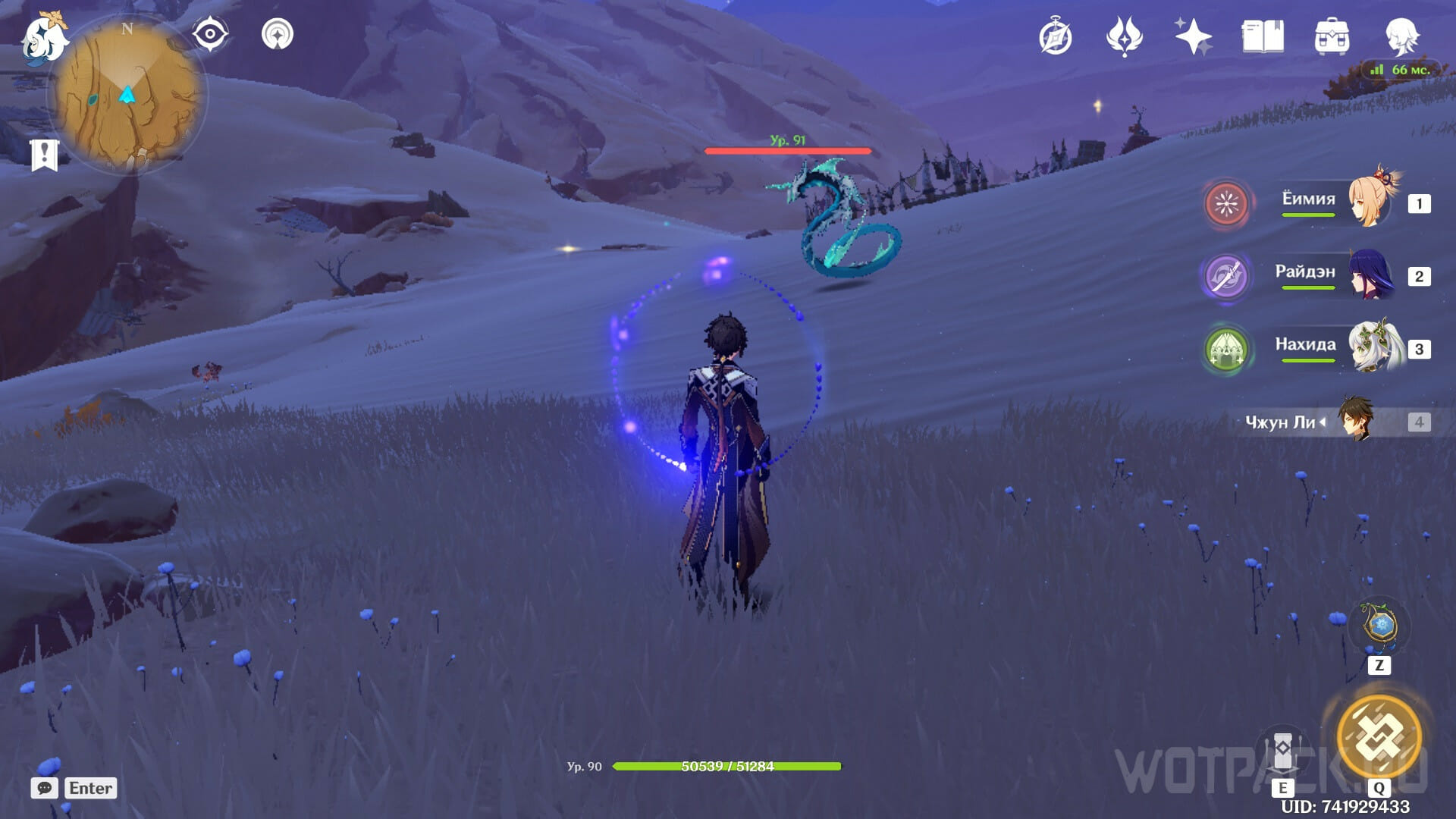This screenshot has height=819, width=1456.
Task: Open the battle pass wings icon
Action: click(x=1124, y=37)
